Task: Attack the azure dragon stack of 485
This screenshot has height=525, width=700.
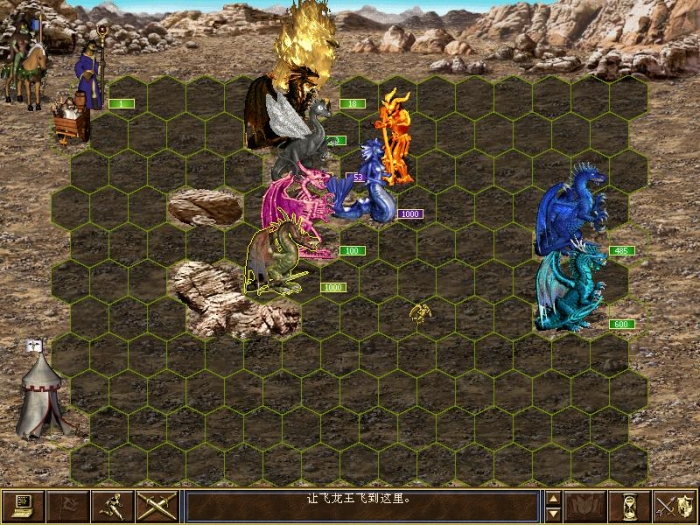Action: 570,210
